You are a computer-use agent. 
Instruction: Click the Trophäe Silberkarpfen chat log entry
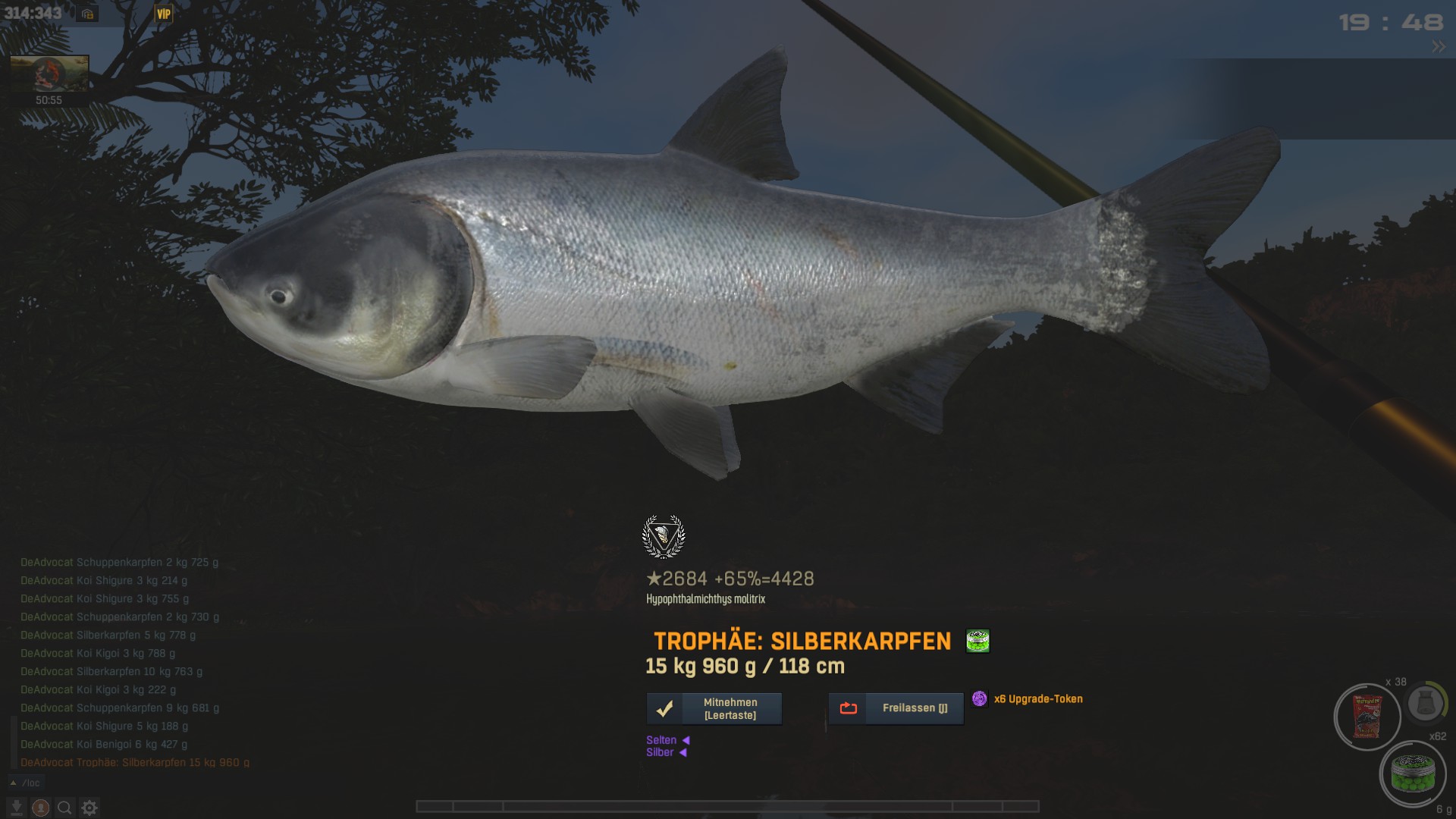(135, 762)
